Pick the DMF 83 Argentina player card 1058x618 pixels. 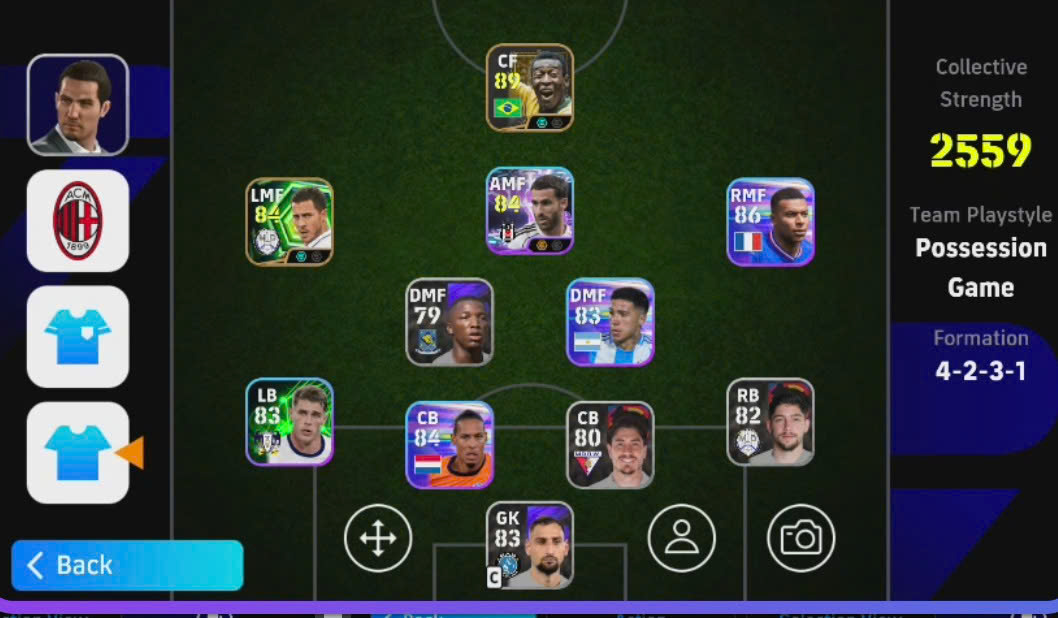[x=610, y=321]
